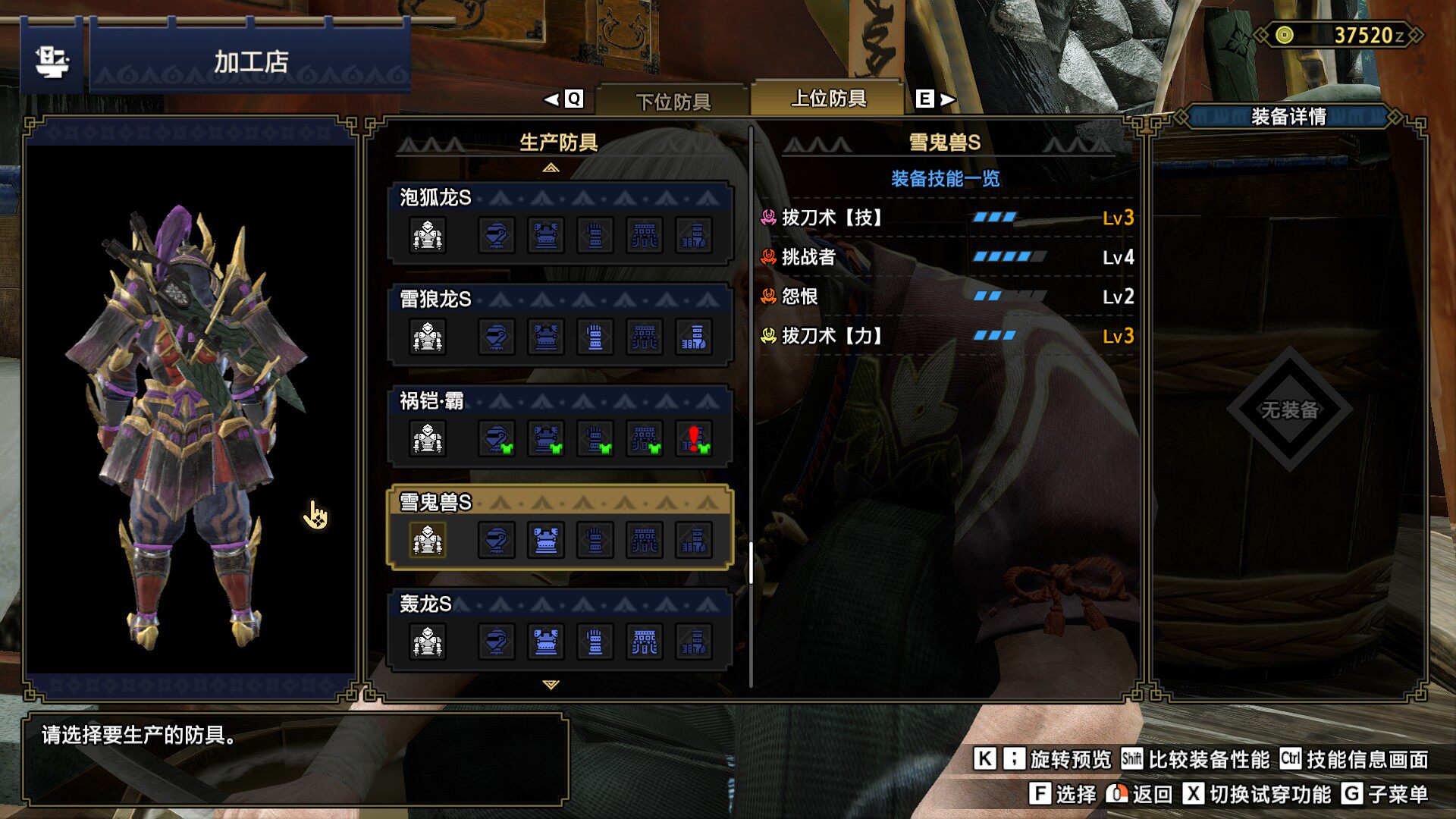
Task: Choose the 怨恨 skill entry
Action: pos(946,297)
